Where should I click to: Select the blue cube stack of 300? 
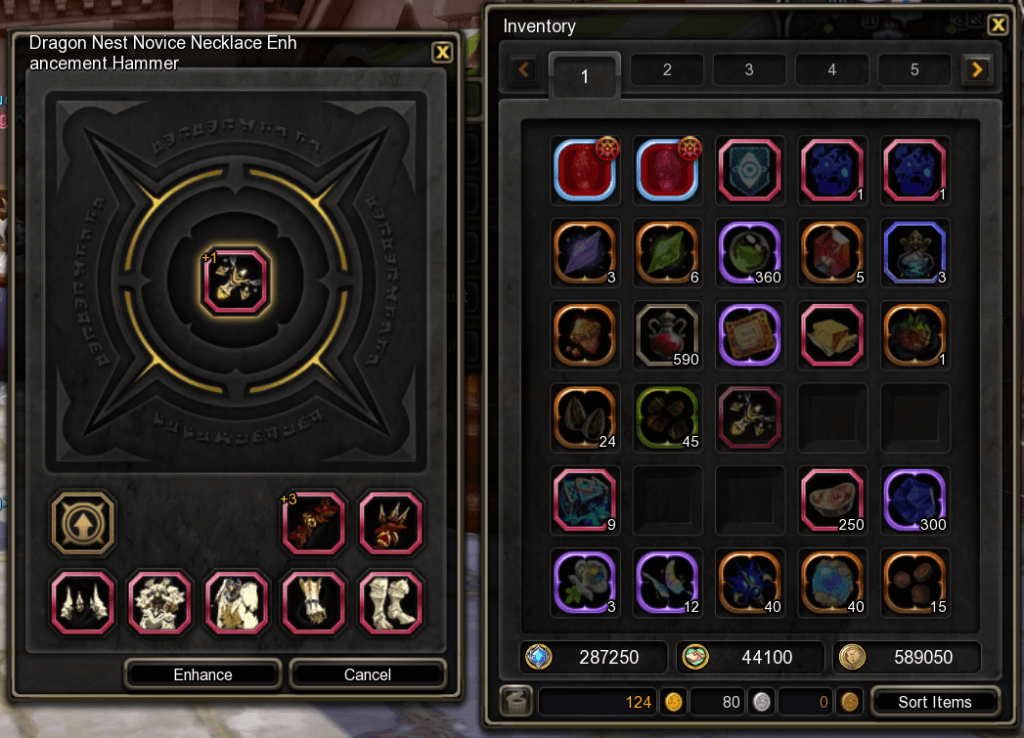915,499
